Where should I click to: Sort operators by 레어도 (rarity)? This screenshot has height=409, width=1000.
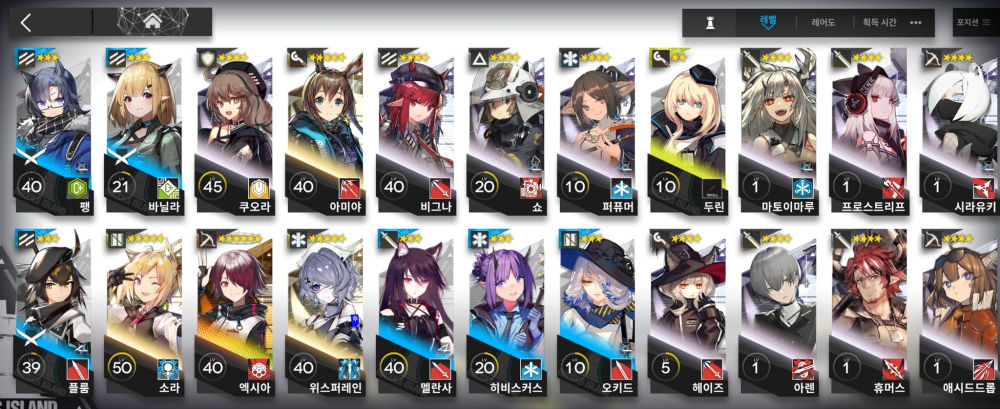coord(824,22)
